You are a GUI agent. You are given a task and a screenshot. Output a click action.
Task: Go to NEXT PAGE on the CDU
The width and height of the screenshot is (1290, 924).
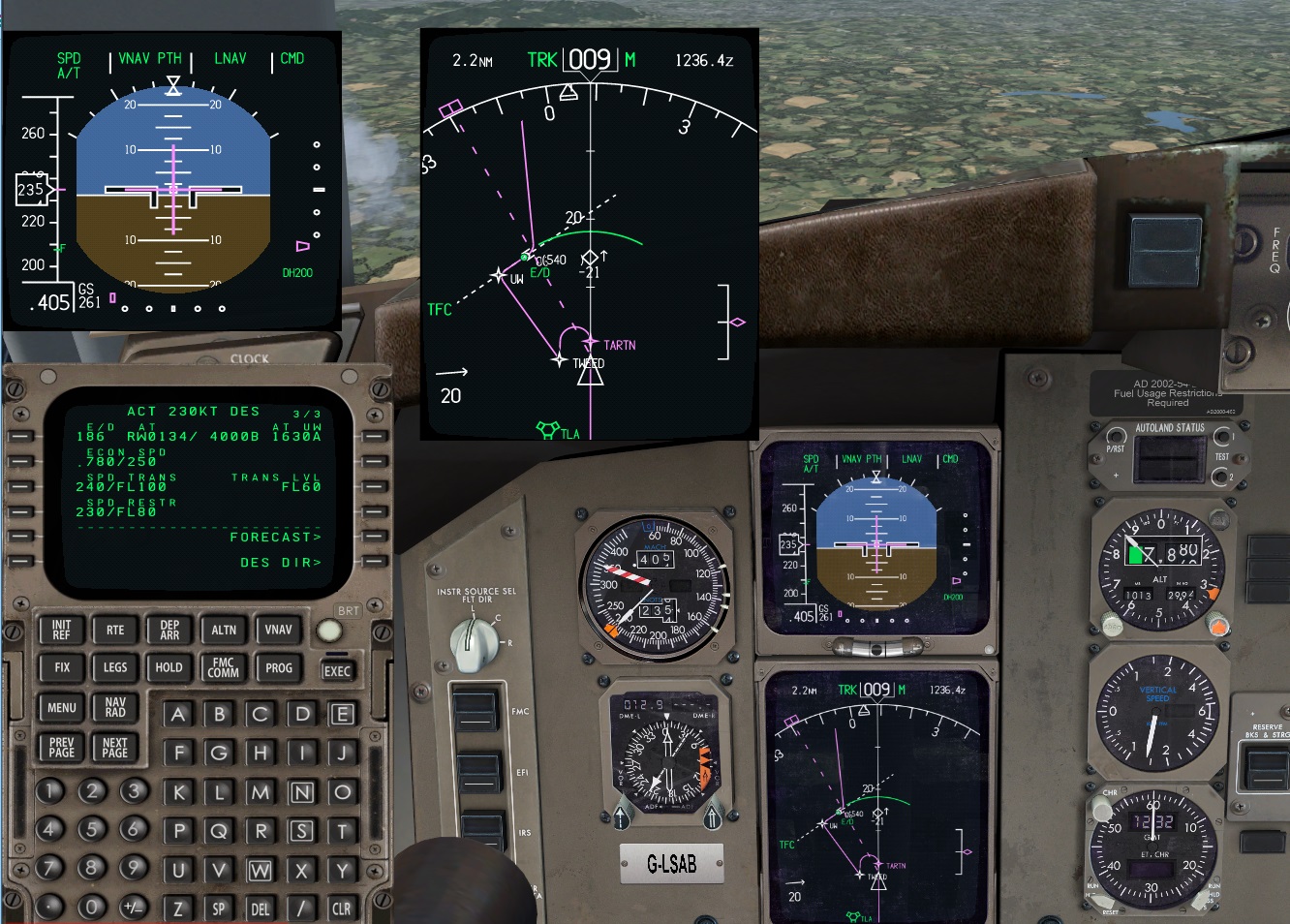[x=114, y=747]
